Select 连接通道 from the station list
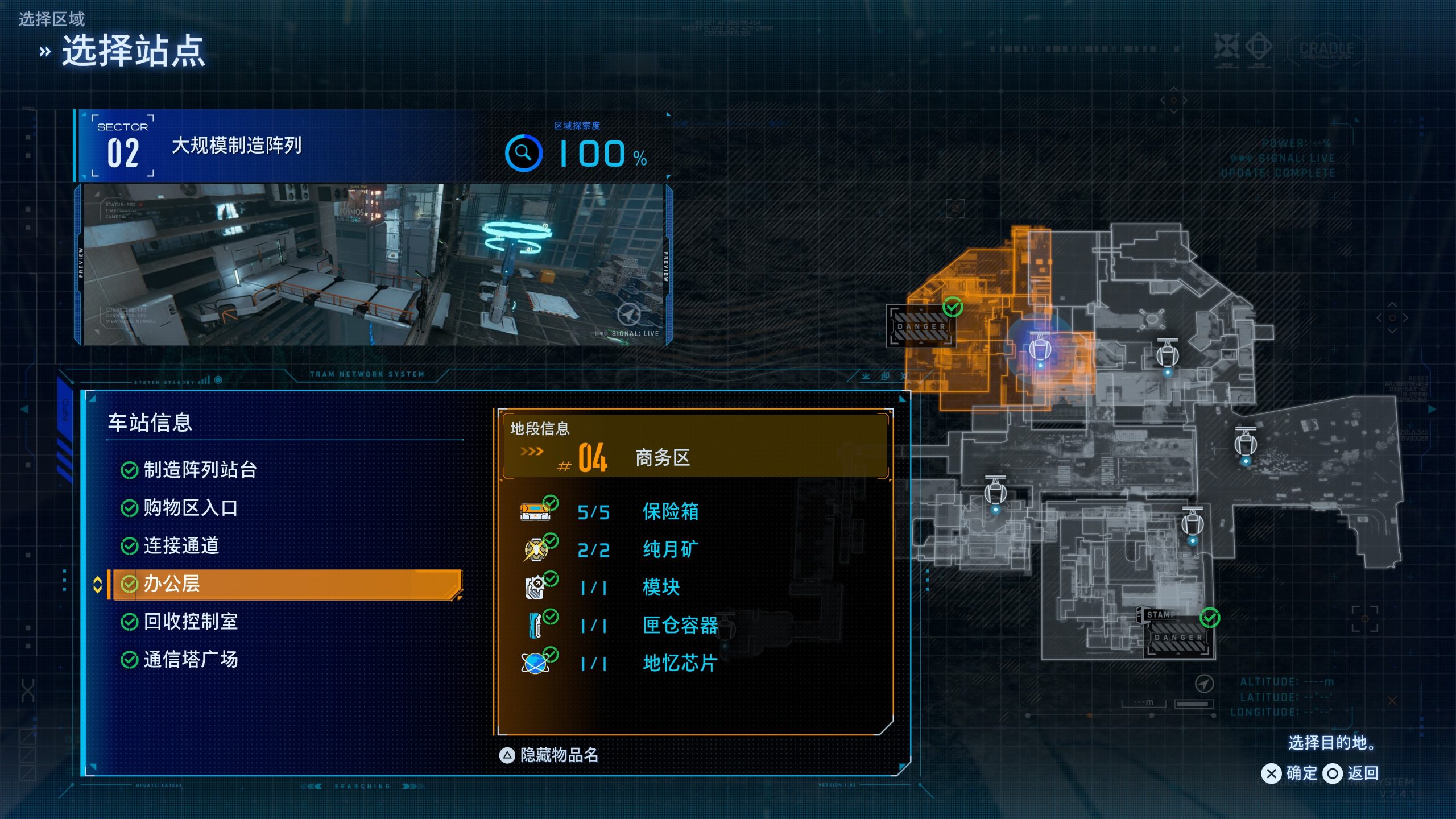The height and width of the screenshot is (819, 1456). 181,546
